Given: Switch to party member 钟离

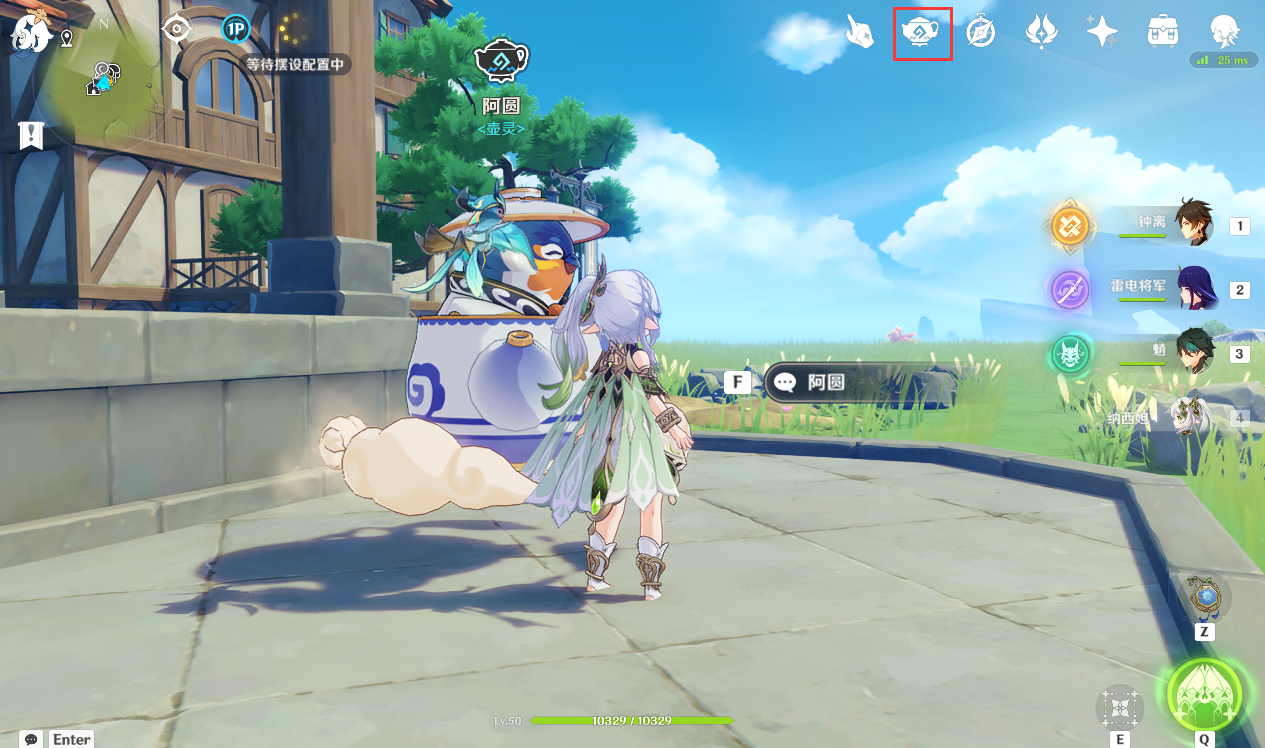Looking at the screenshot, I should (x=1191, y=223).
